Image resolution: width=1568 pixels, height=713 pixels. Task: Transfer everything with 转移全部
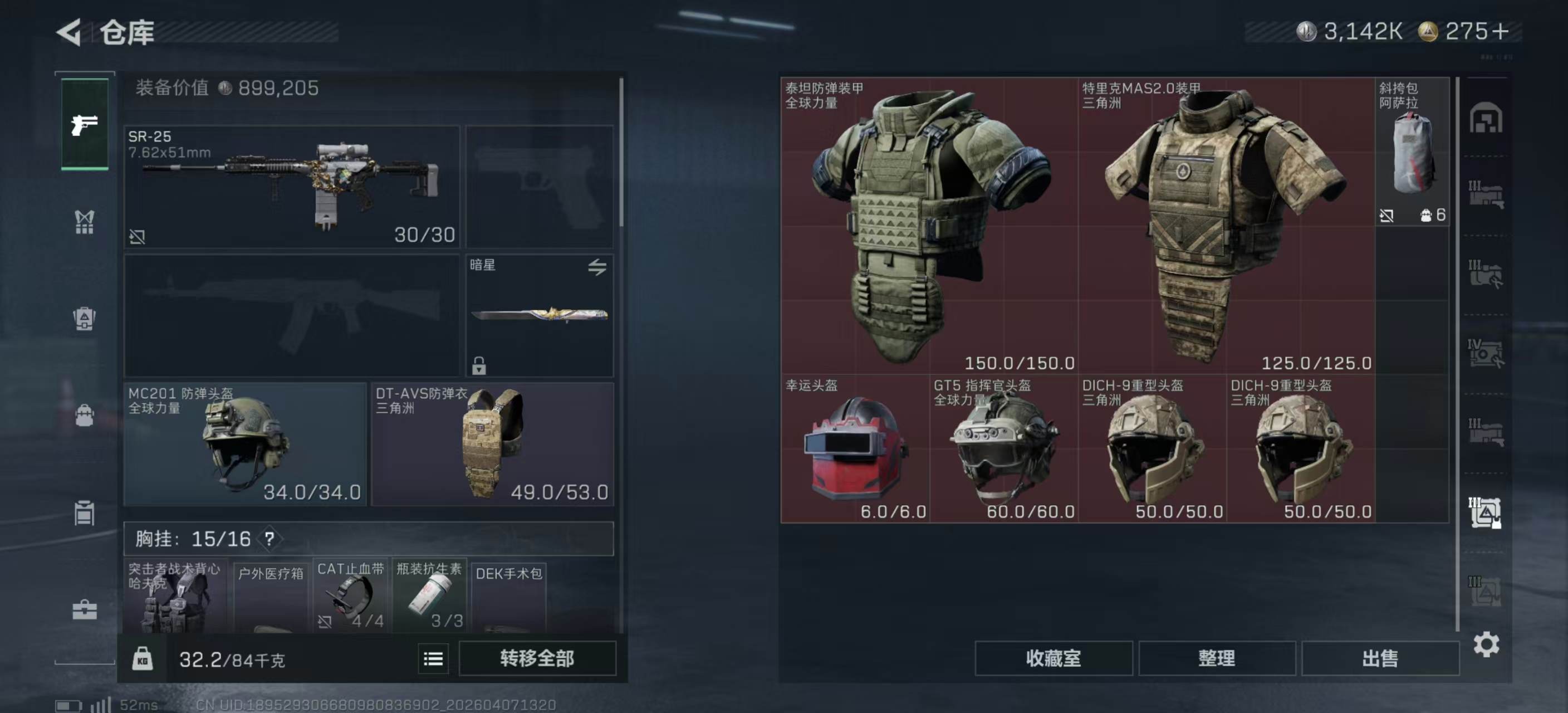pos(537,658)
